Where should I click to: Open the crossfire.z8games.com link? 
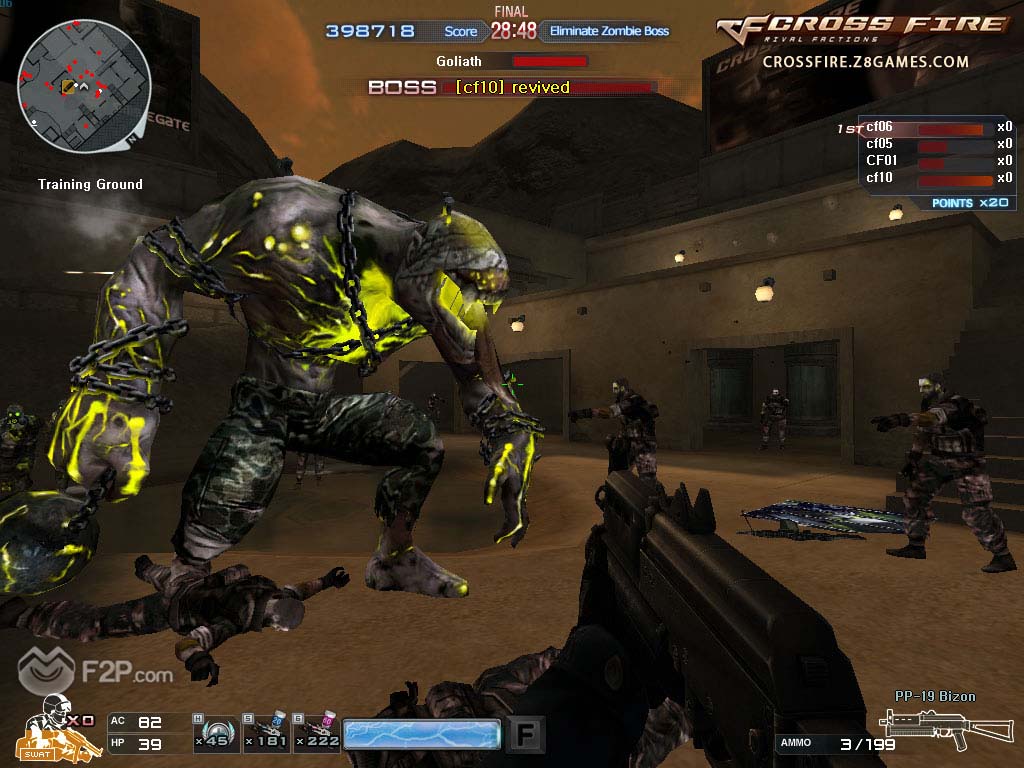point(865,62)
